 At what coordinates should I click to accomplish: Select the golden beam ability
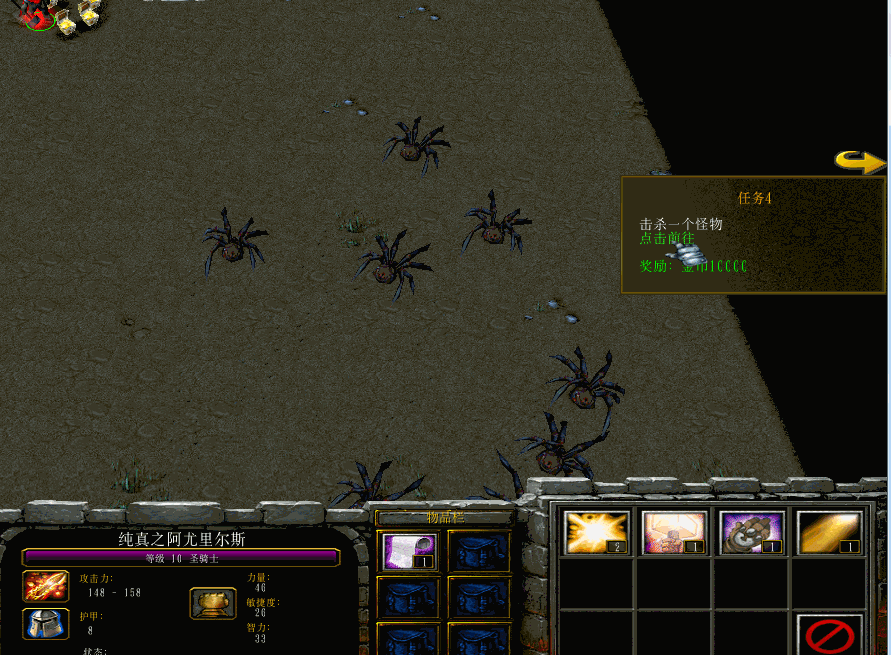829,532
